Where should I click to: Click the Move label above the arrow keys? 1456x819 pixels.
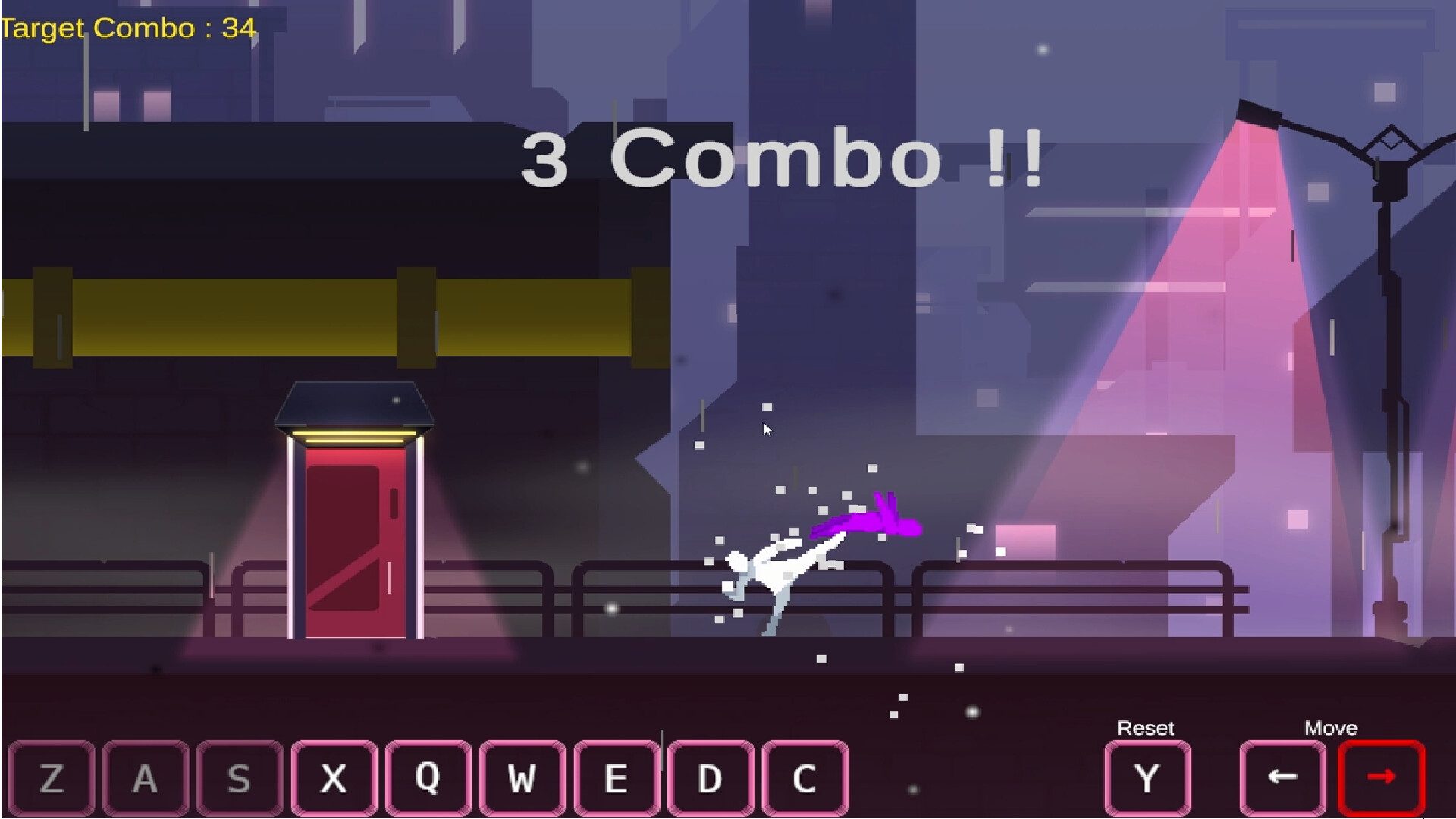coord(1332,728)
